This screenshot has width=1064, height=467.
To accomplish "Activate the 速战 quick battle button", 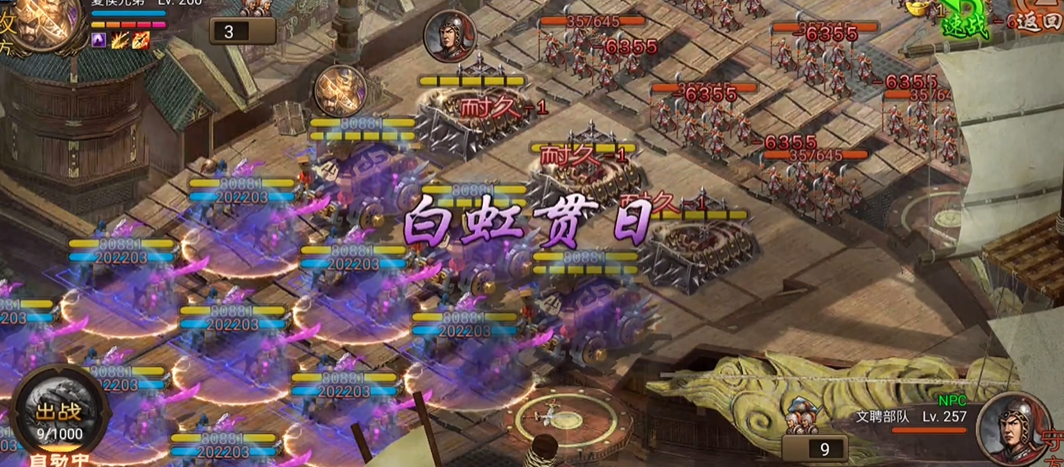I will pos(966,24).
